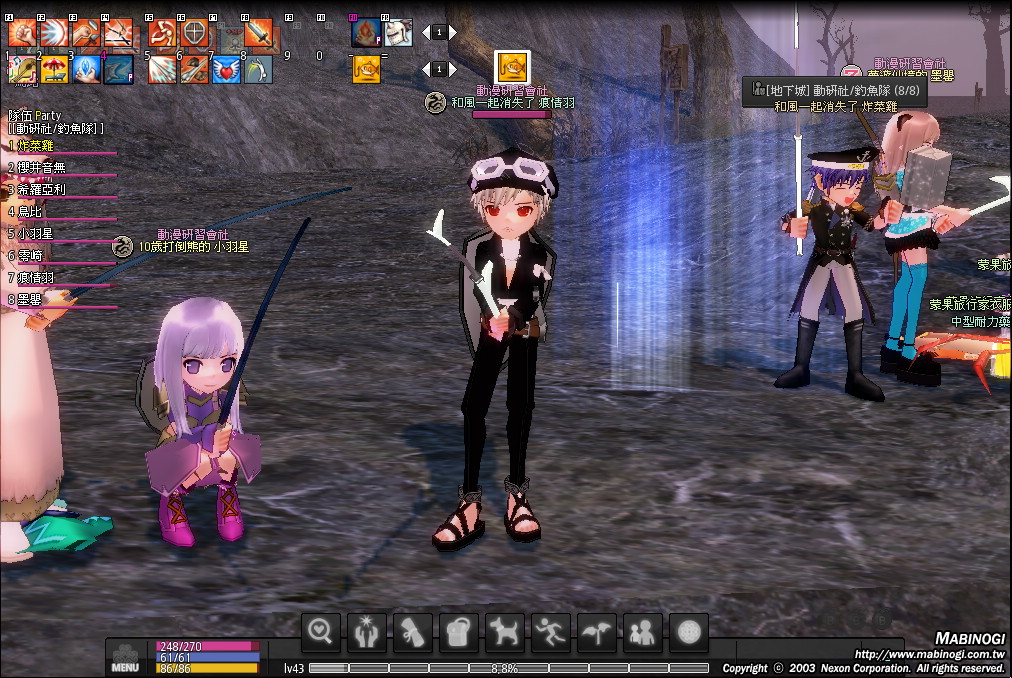
Task: Select party member 烏比 in party list
Action: coord(31,212)
